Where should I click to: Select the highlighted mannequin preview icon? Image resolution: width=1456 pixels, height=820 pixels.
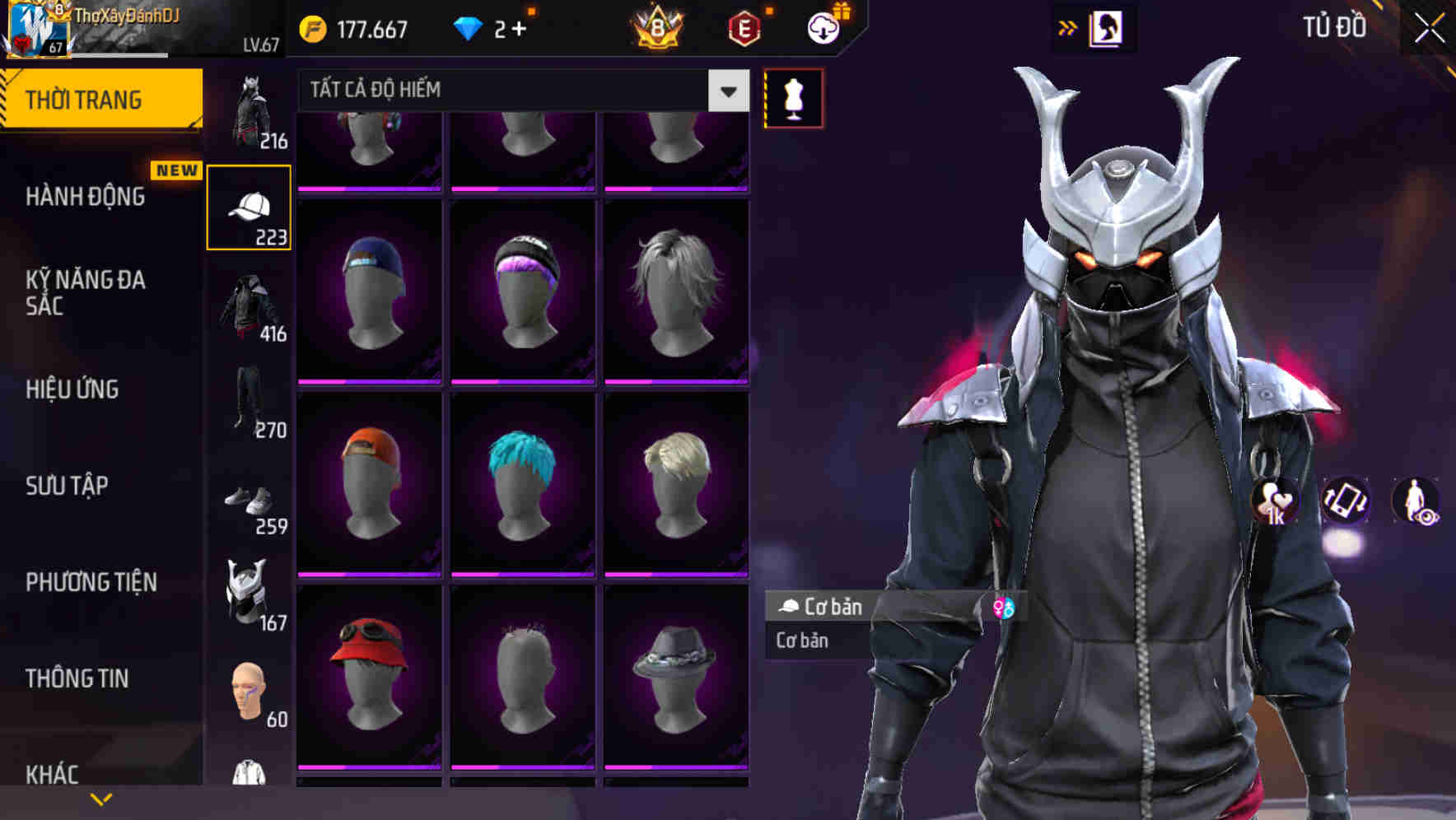tap(792, 97)
